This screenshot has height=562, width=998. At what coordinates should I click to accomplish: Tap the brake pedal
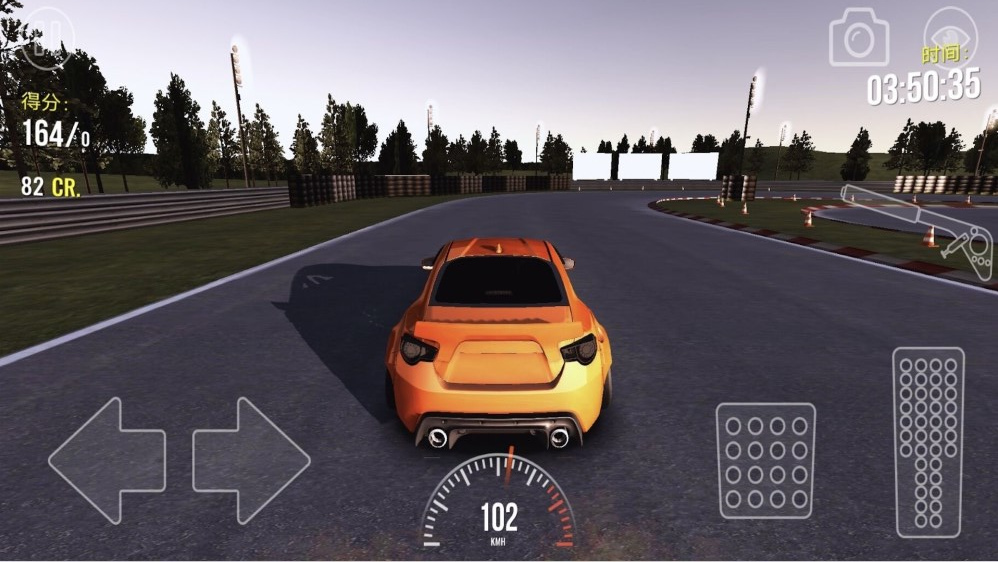pyautogui.click(x=765, y=460)
